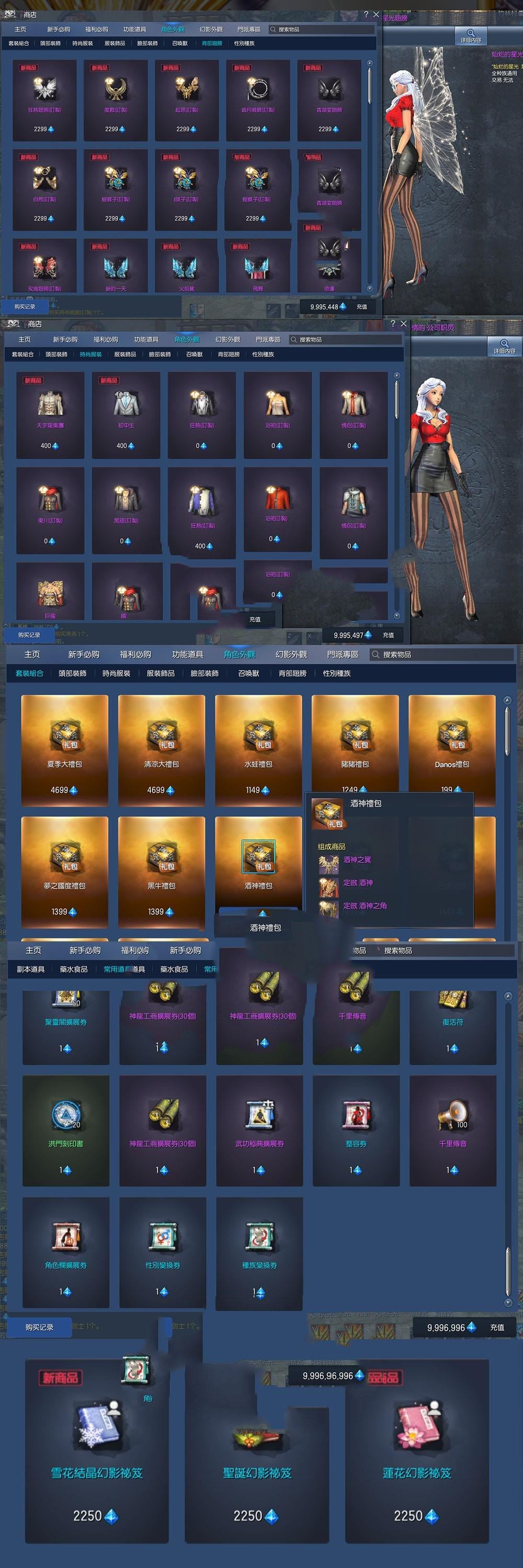Viewport: 523px width, 1568px height.
Task: Select the 初中生 outfit
Action: (126, 414)
